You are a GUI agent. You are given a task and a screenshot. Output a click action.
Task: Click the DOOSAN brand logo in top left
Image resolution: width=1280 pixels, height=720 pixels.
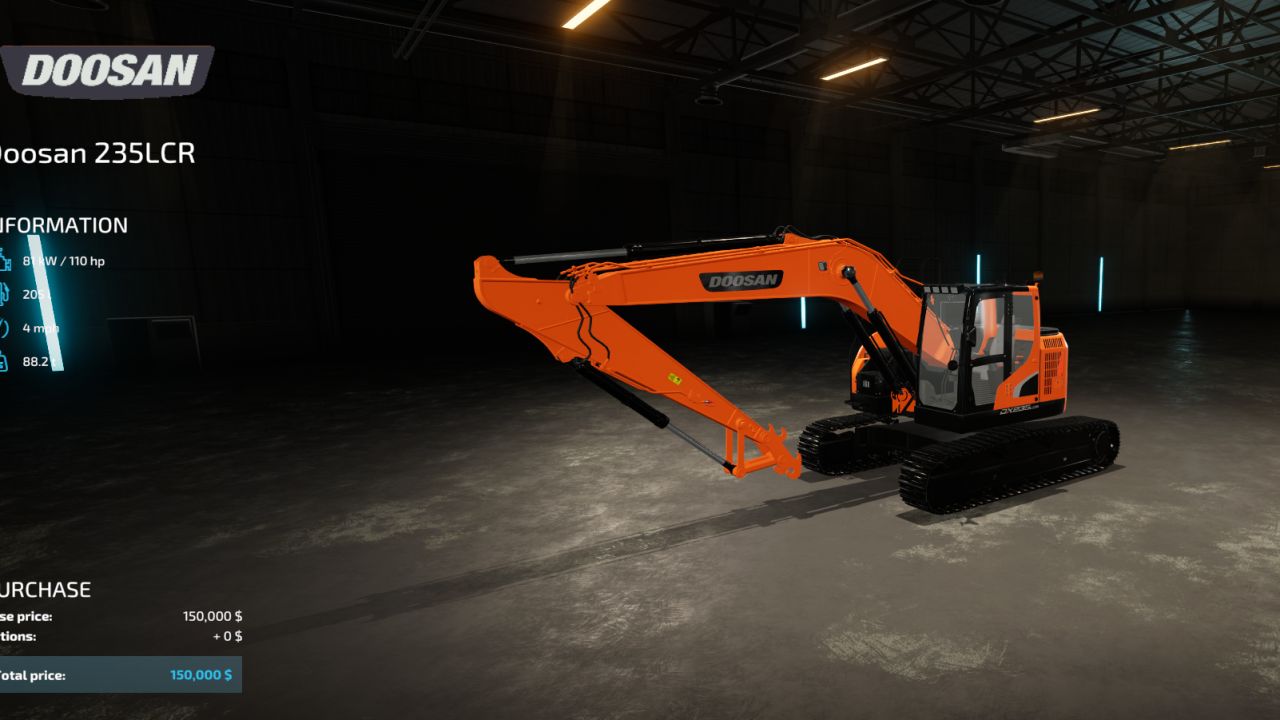pos(110,68)
